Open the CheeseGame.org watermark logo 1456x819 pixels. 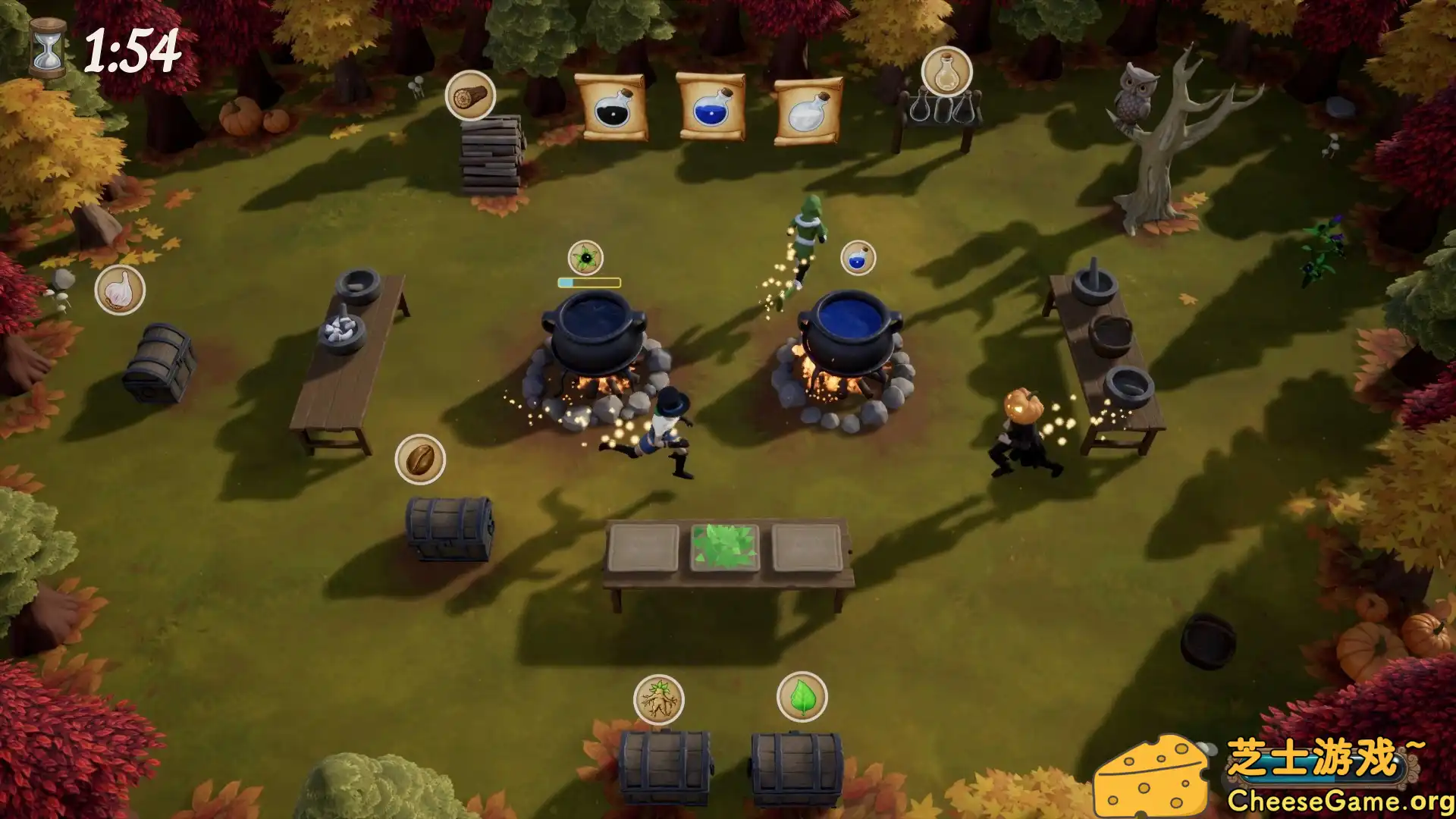(x=1274, y=775)
